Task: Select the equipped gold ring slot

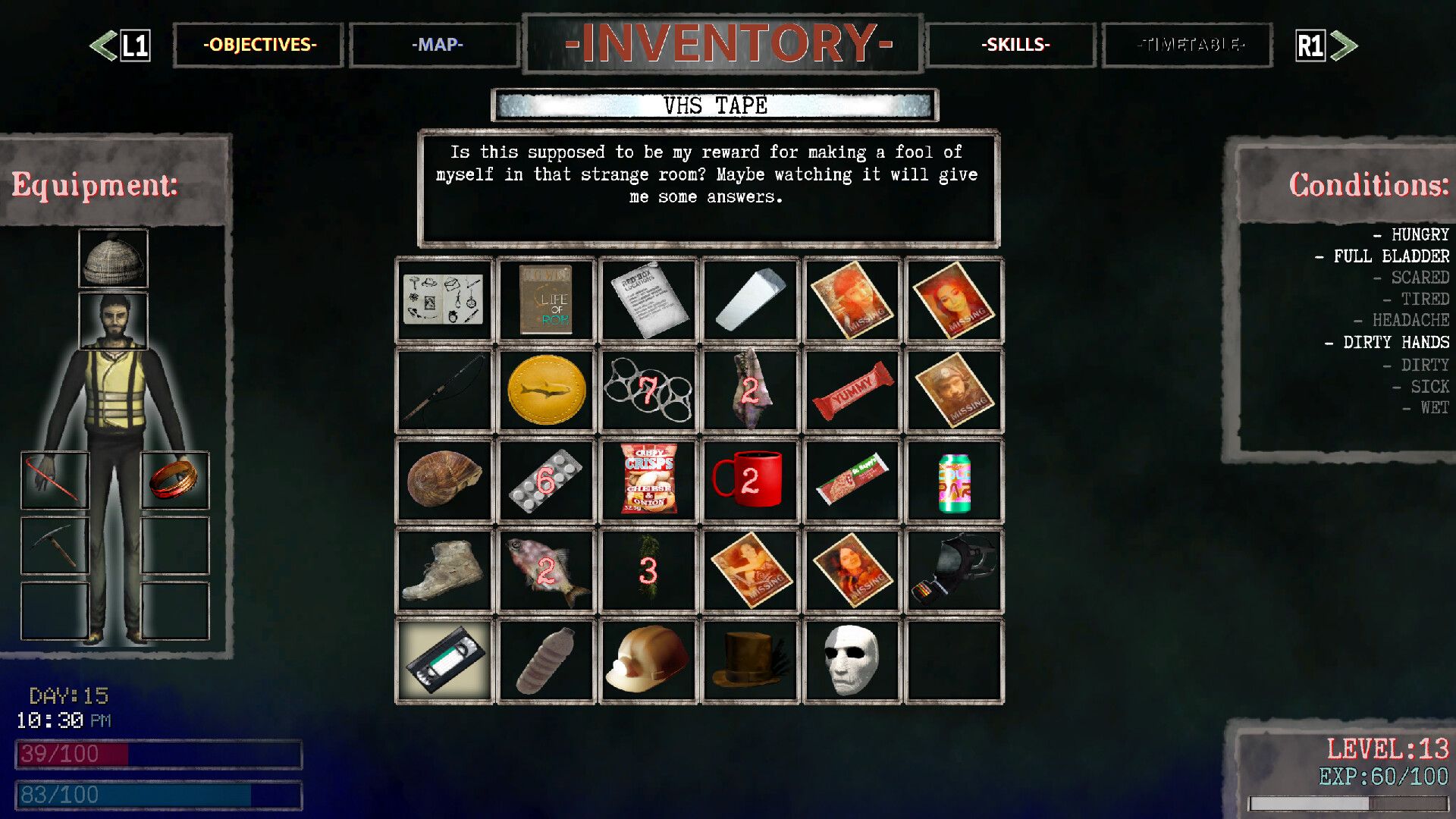Action: (x=175, y=480)
